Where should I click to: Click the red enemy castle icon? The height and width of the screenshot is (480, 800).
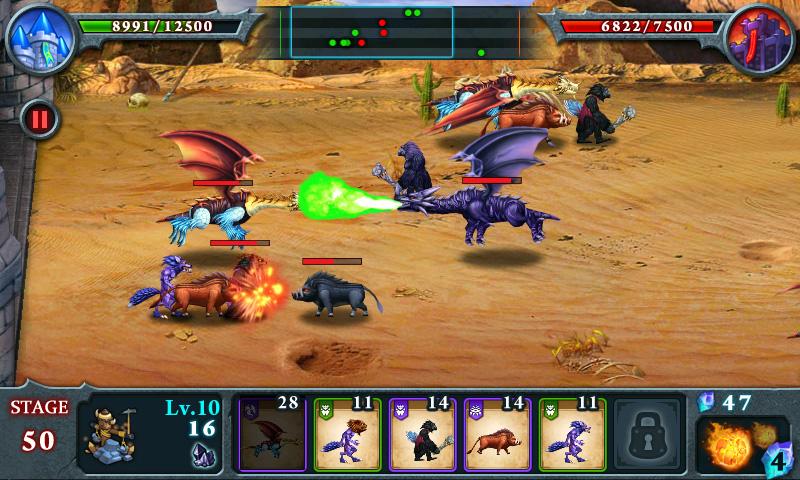pos(760,38)
